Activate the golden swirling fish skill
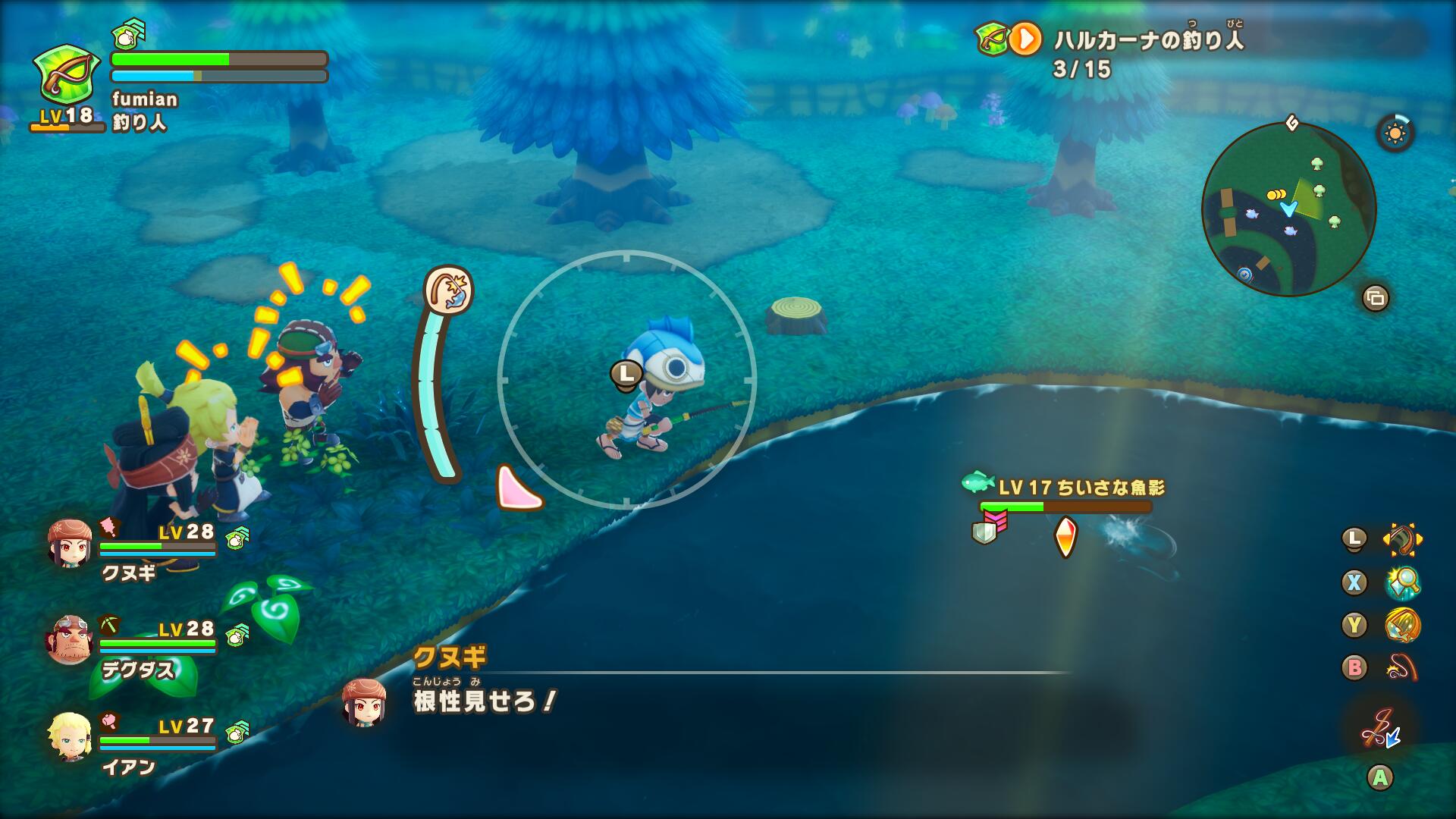1456x819 pixels. coord(1402,626)
